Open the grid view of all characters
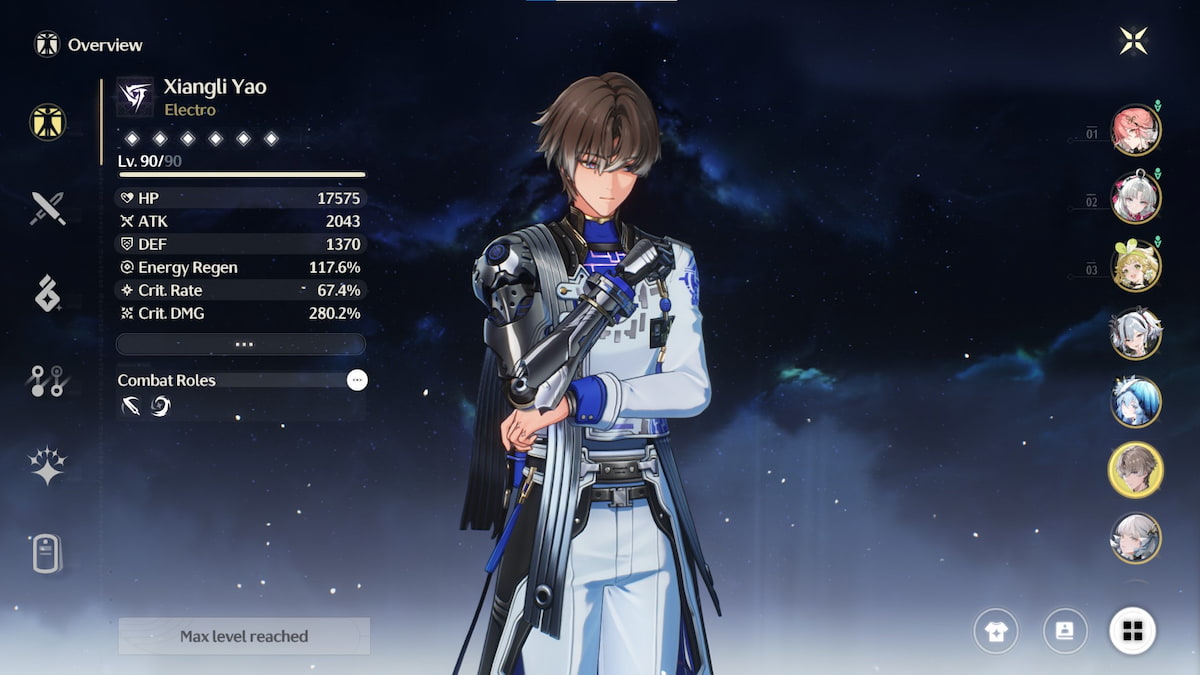 1133,631
